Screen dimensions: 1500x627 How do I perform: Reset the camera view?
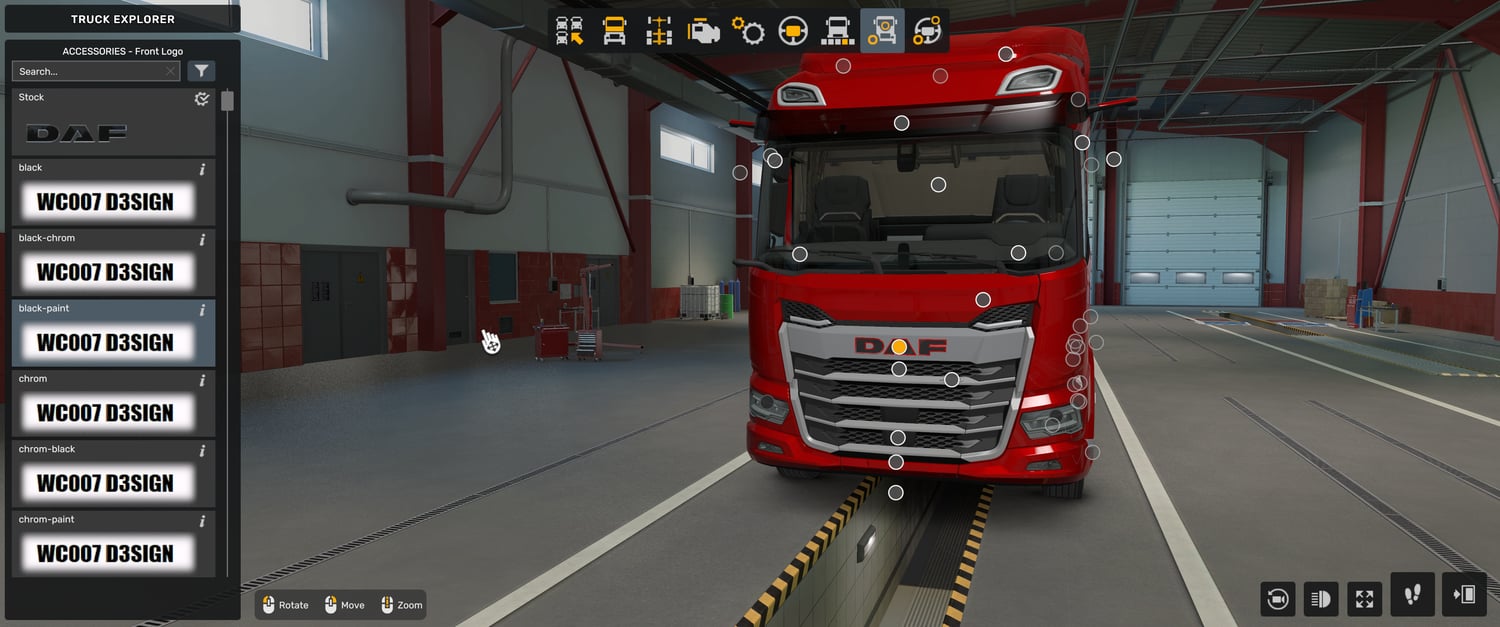1278,599
